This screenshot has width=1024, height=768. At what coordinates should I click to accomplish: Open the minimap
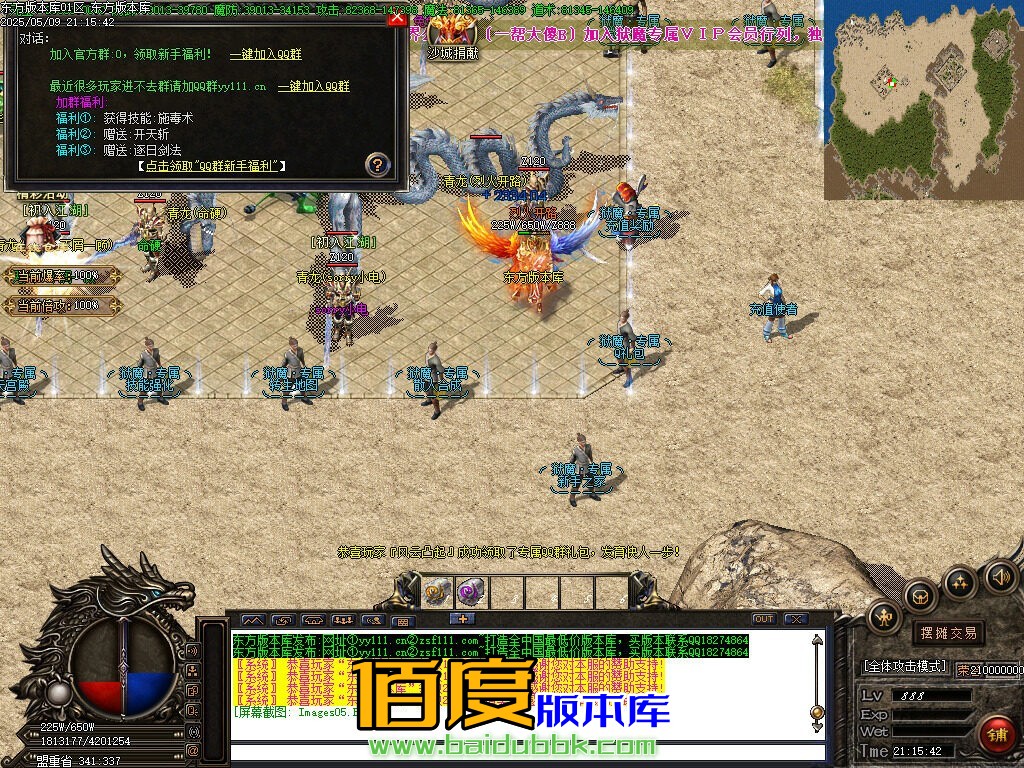point(922,100)
